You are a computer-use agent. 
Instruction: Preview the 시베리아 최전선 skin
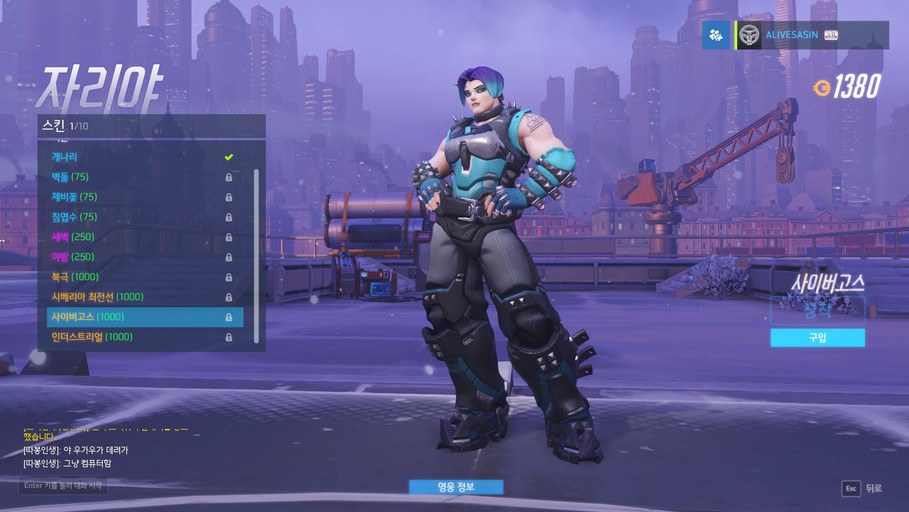point(140,297)
